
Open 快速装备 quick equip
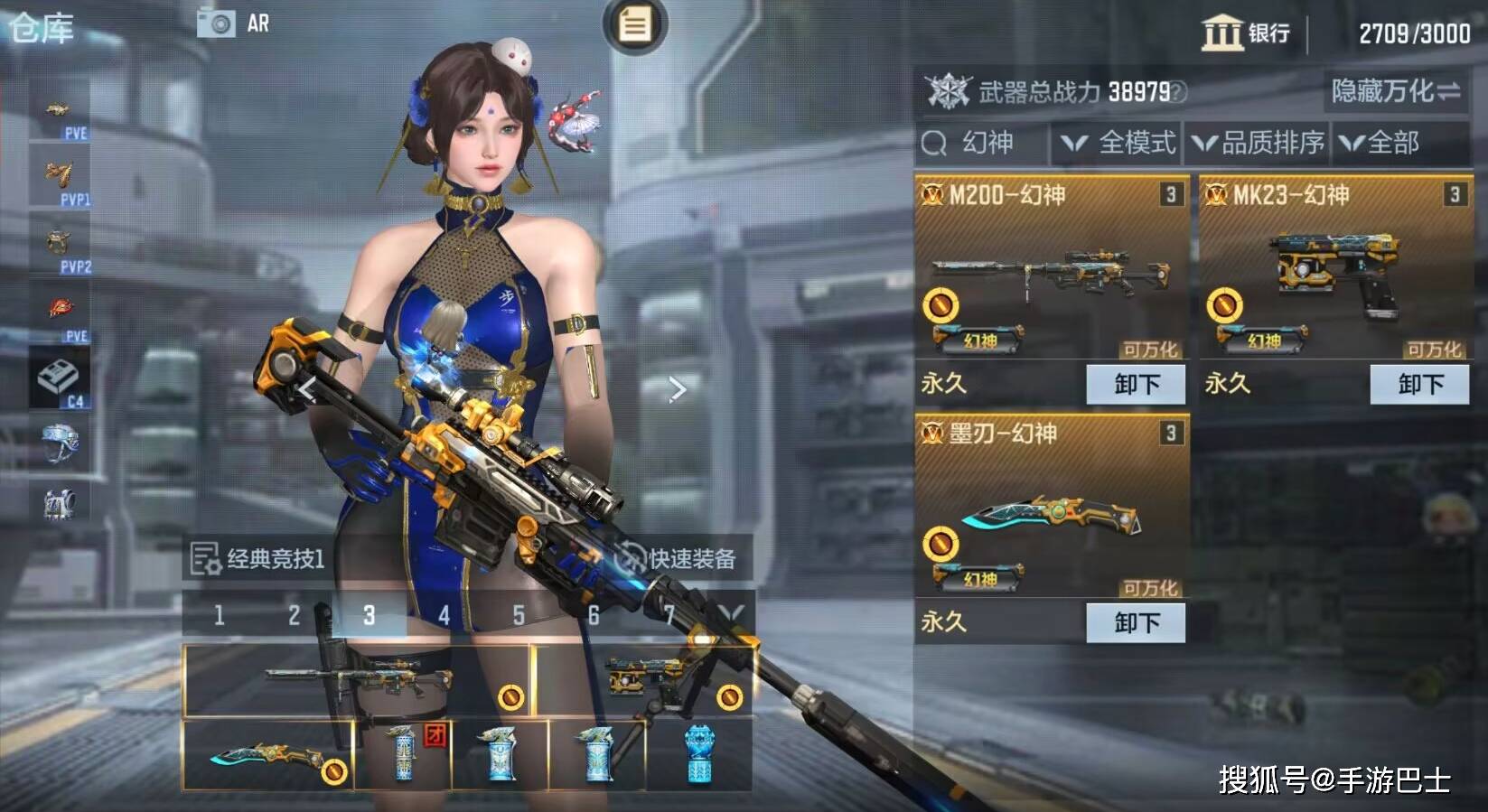click(678, 558)
